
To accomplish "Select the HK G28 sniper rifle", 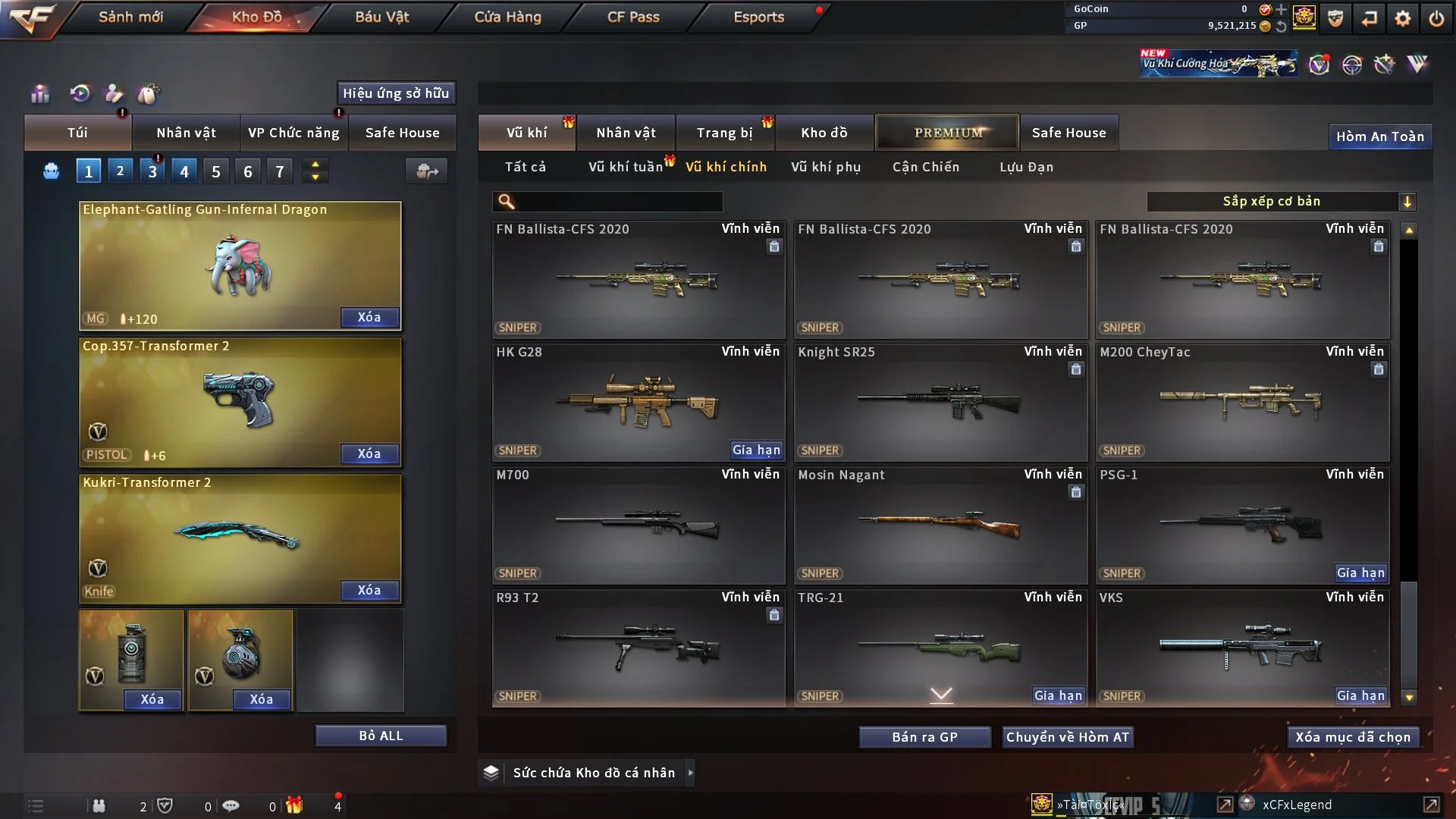I will tap(638, 402).
